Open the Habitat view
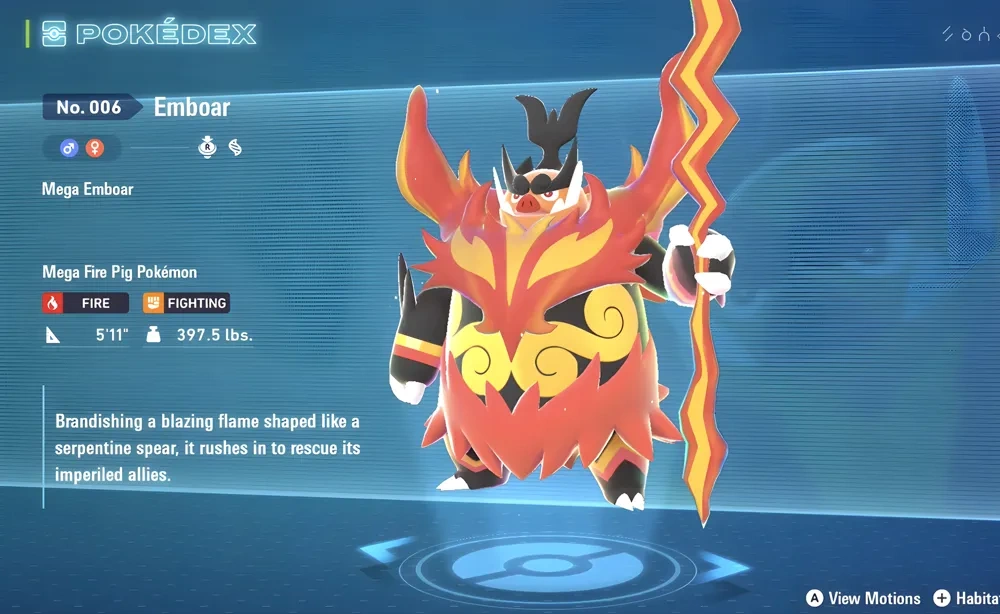Screen dimensions: 1000x614 pos(965,598)
